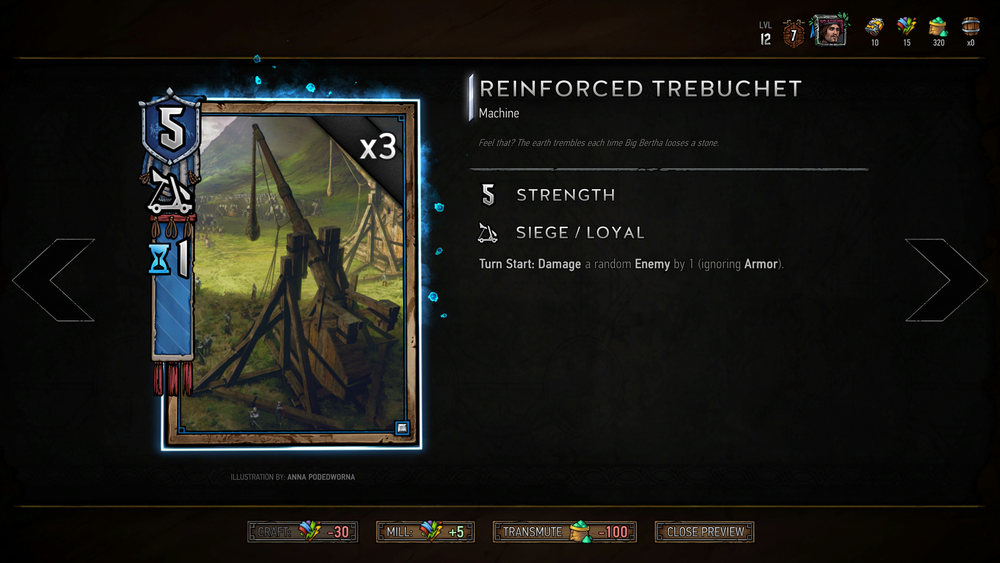This screenshot has height=563, width=1000.
Task: Mill the card for scraps
Action: tap(424, 532)
